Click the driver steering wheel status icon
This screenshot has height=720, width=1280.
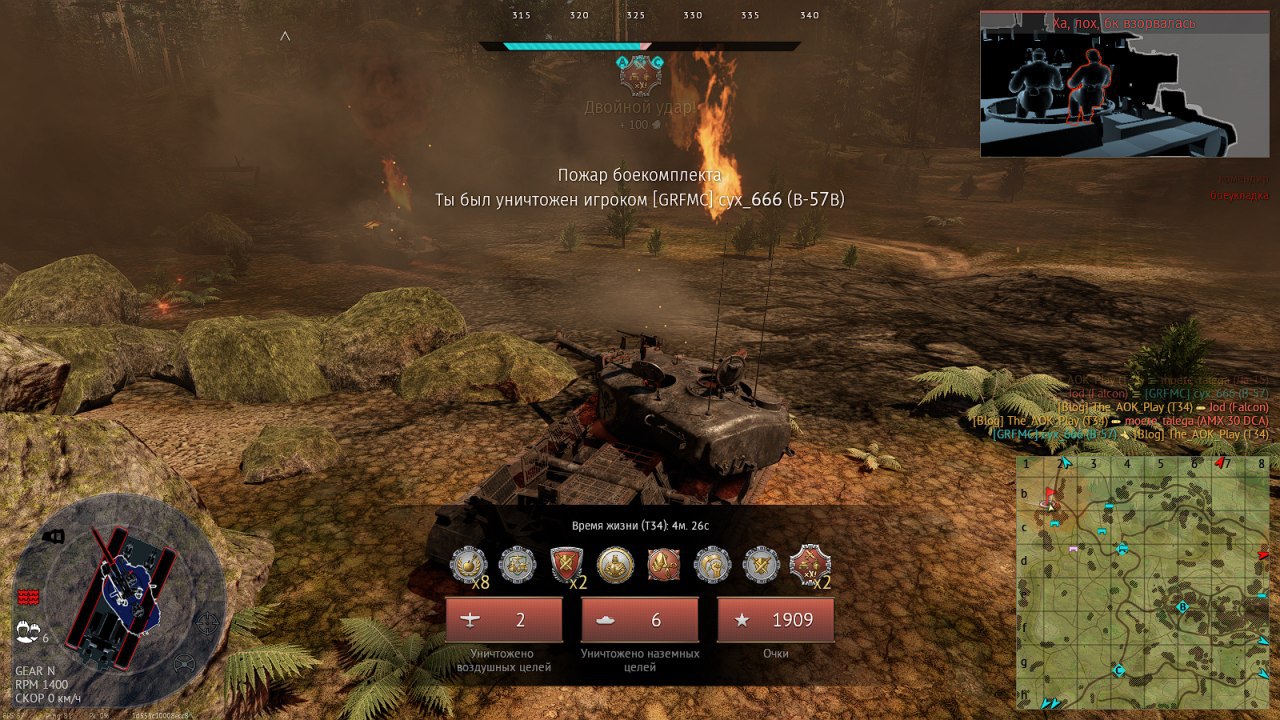184,662
